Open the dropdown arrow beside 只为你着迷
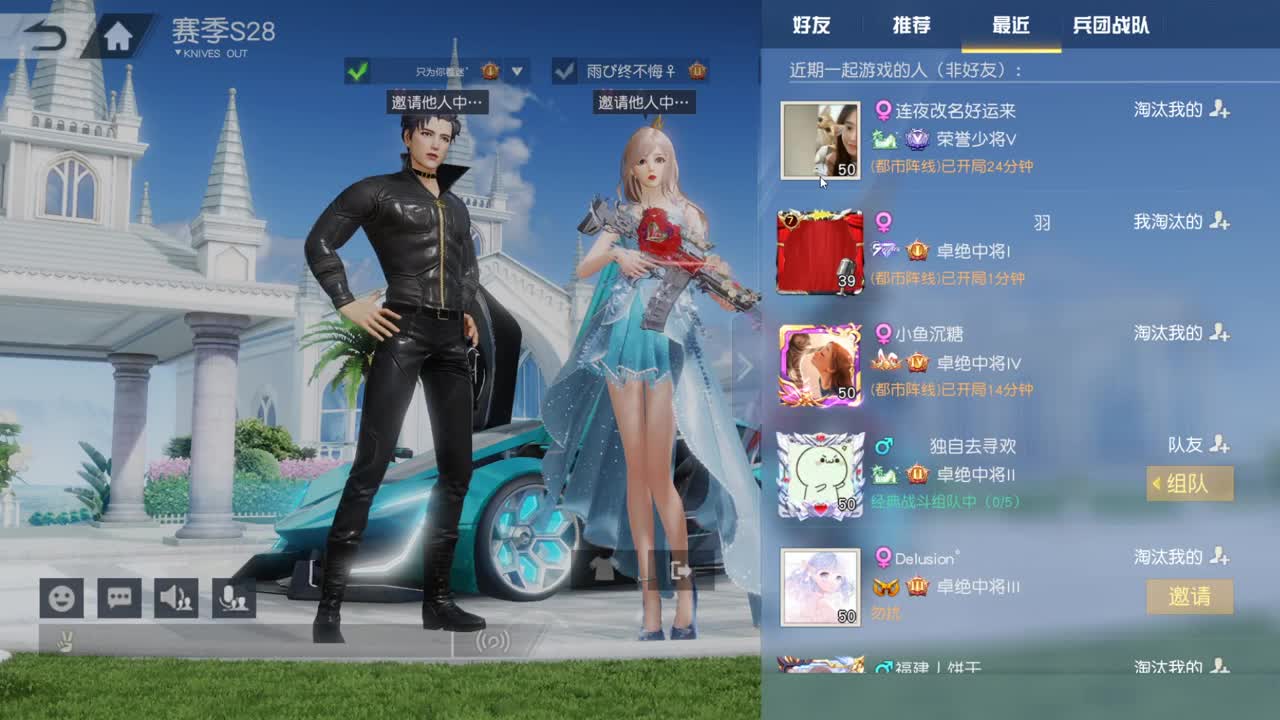Screen dimensions: 1280x720 point(516,72)
